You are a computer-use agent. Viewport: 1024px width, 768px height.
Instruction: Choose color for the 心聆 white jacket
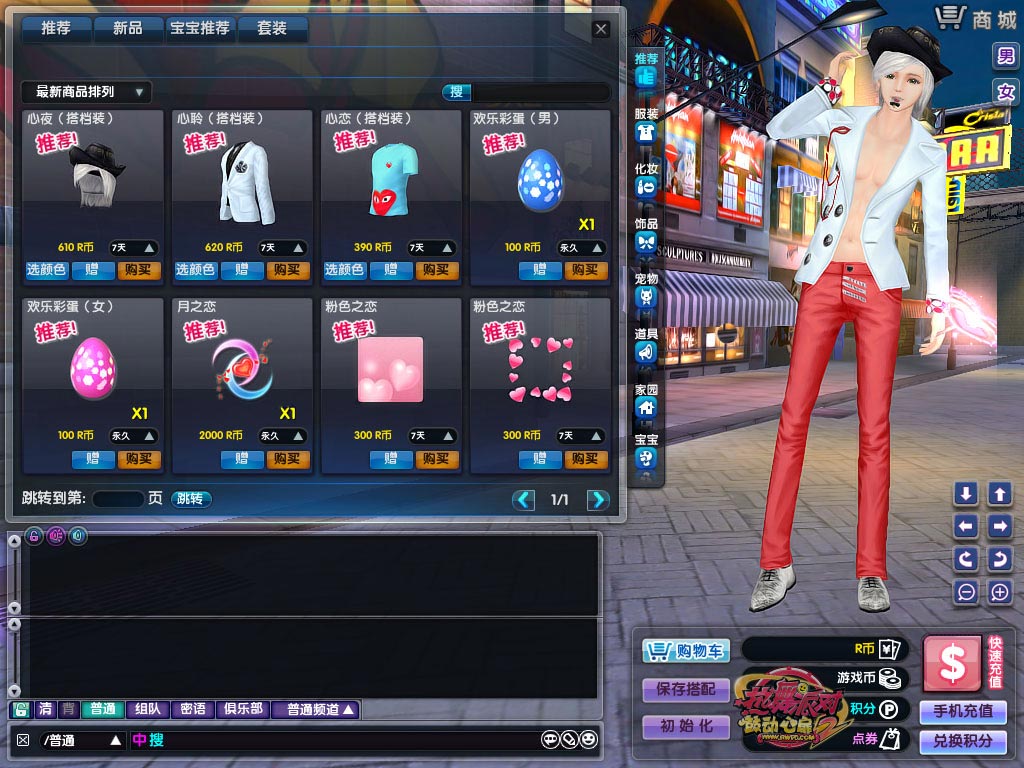click(x=195, y=270)
